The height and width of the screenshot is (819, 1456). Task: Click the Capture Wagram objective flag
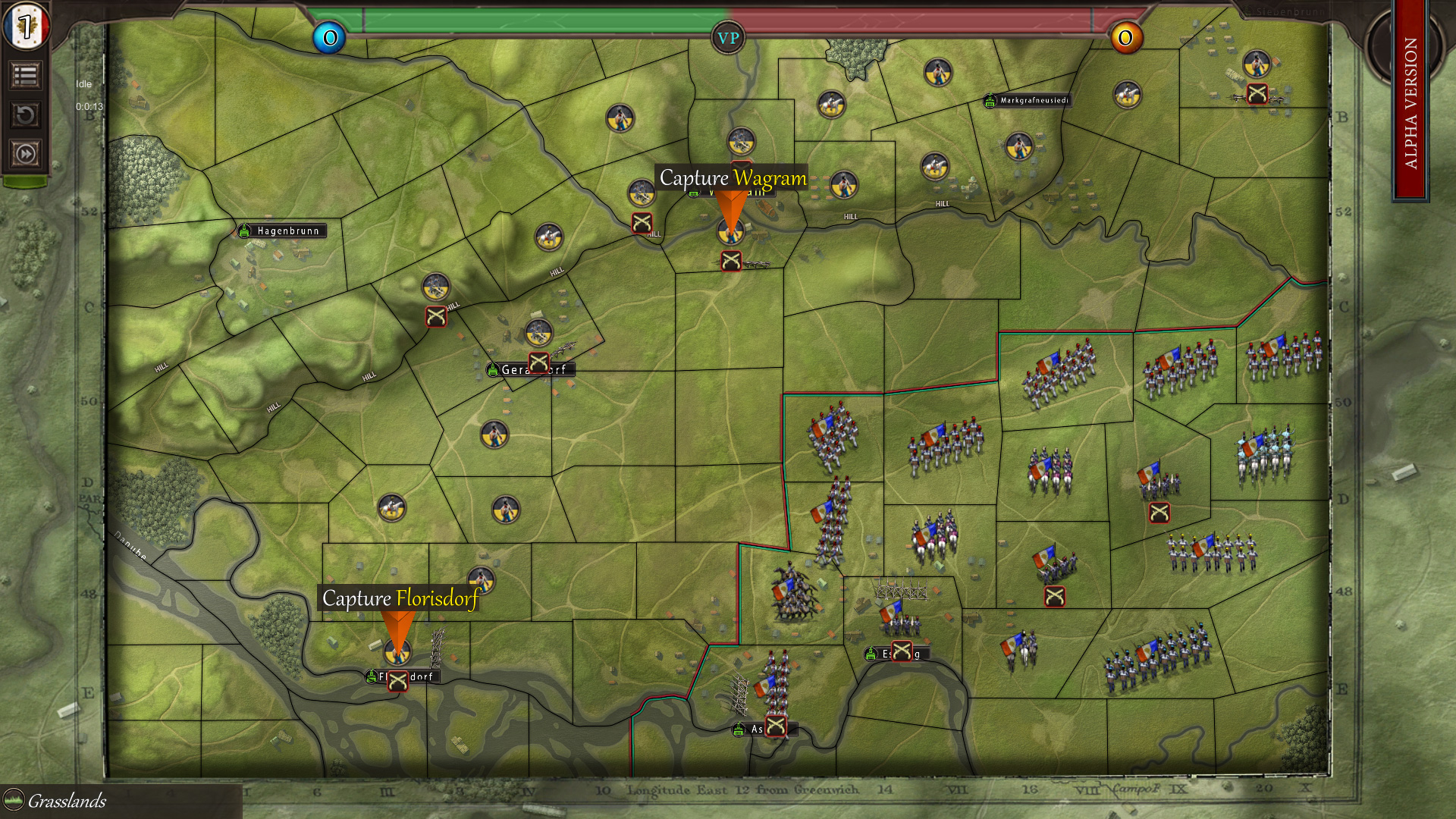(733, 206)
